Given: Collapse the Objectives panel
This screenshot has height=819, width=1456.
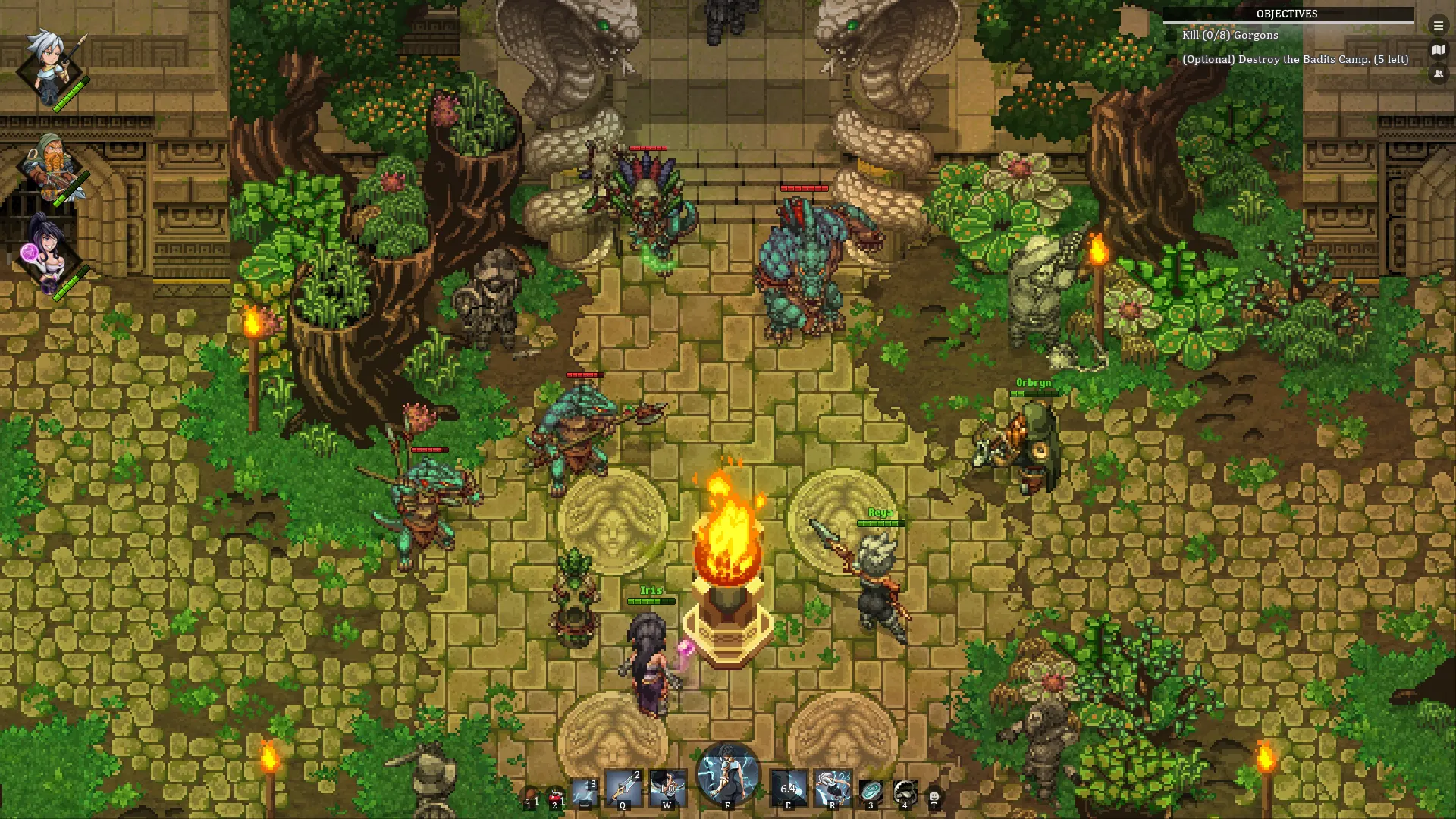Looking at the screenshot, I should [1286, 13].
